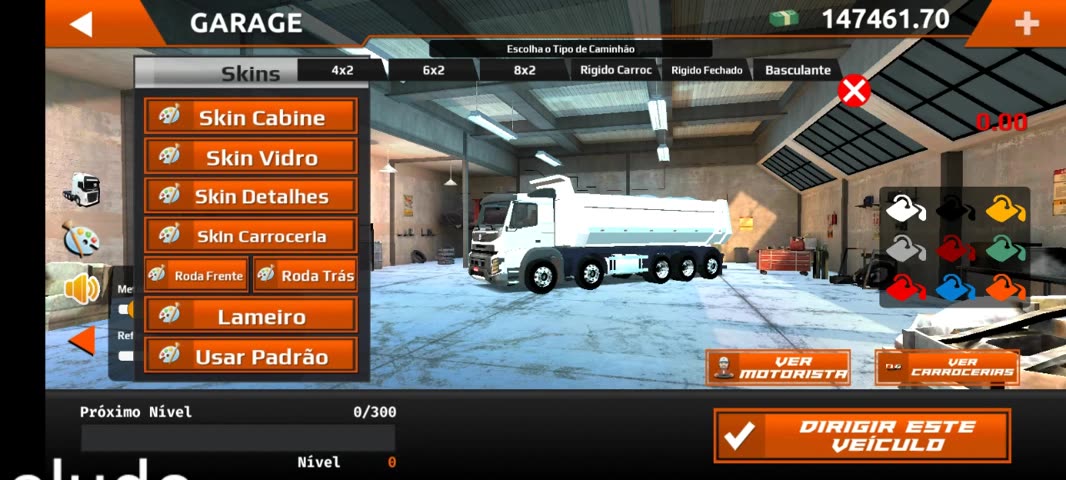Toggle sound with the speaker icon
This screenshot has width=1066, height=480.
[82, 289]
